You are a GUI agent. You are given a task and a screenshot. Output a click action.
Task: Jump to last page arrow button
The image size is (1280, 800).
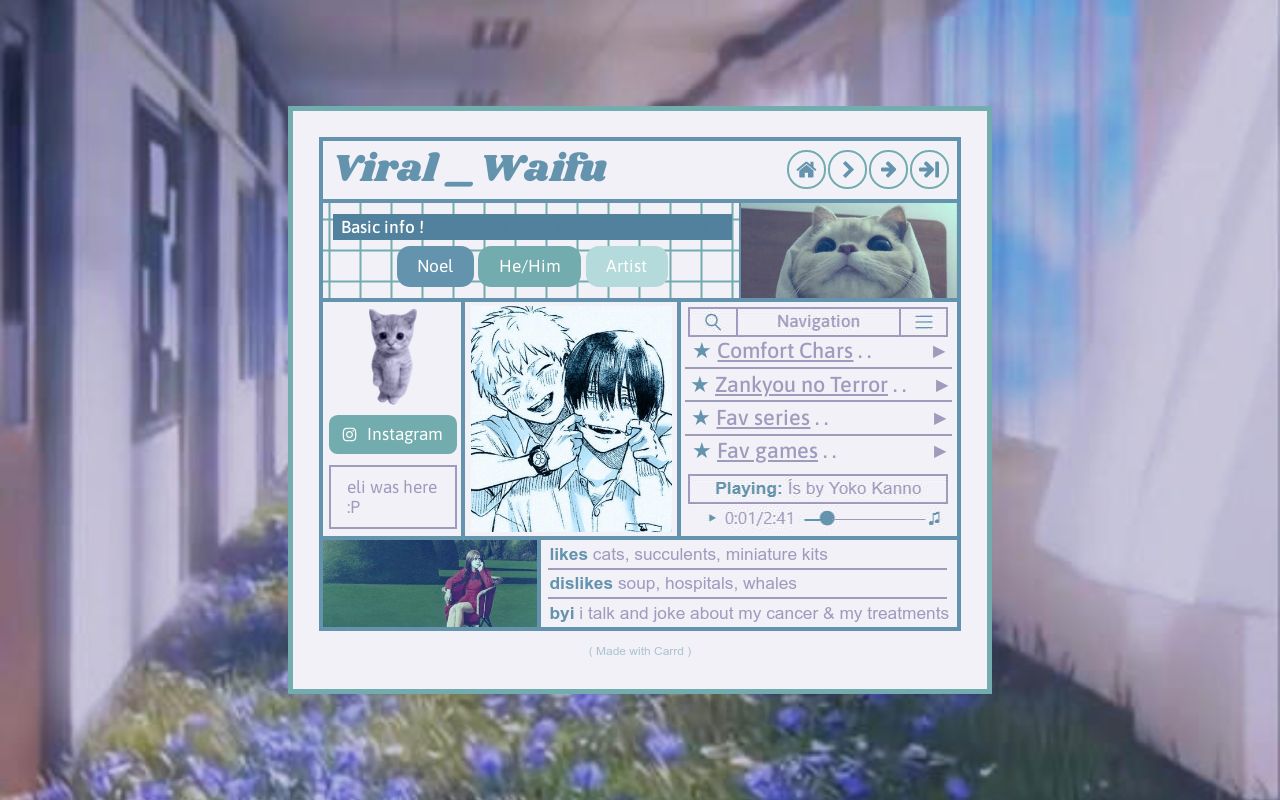pos(929,170)
